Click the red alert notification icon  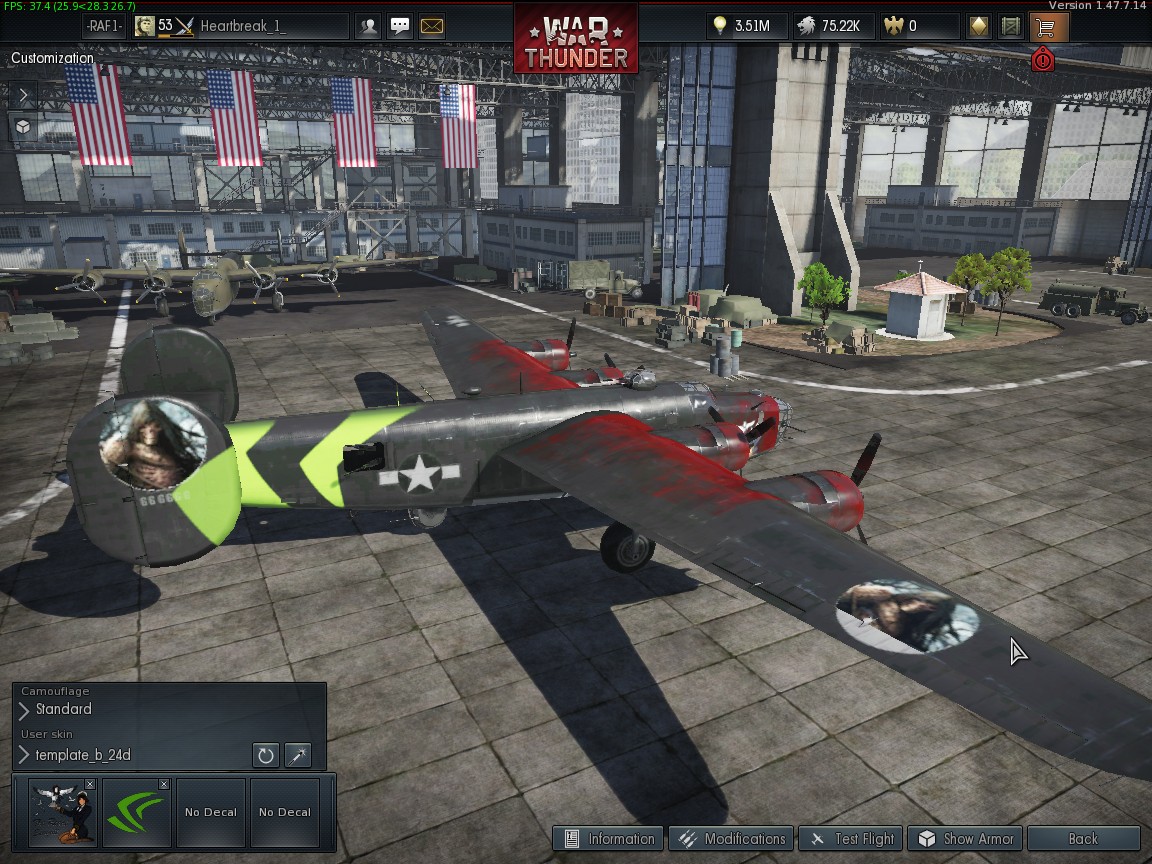coord(1043,60)
